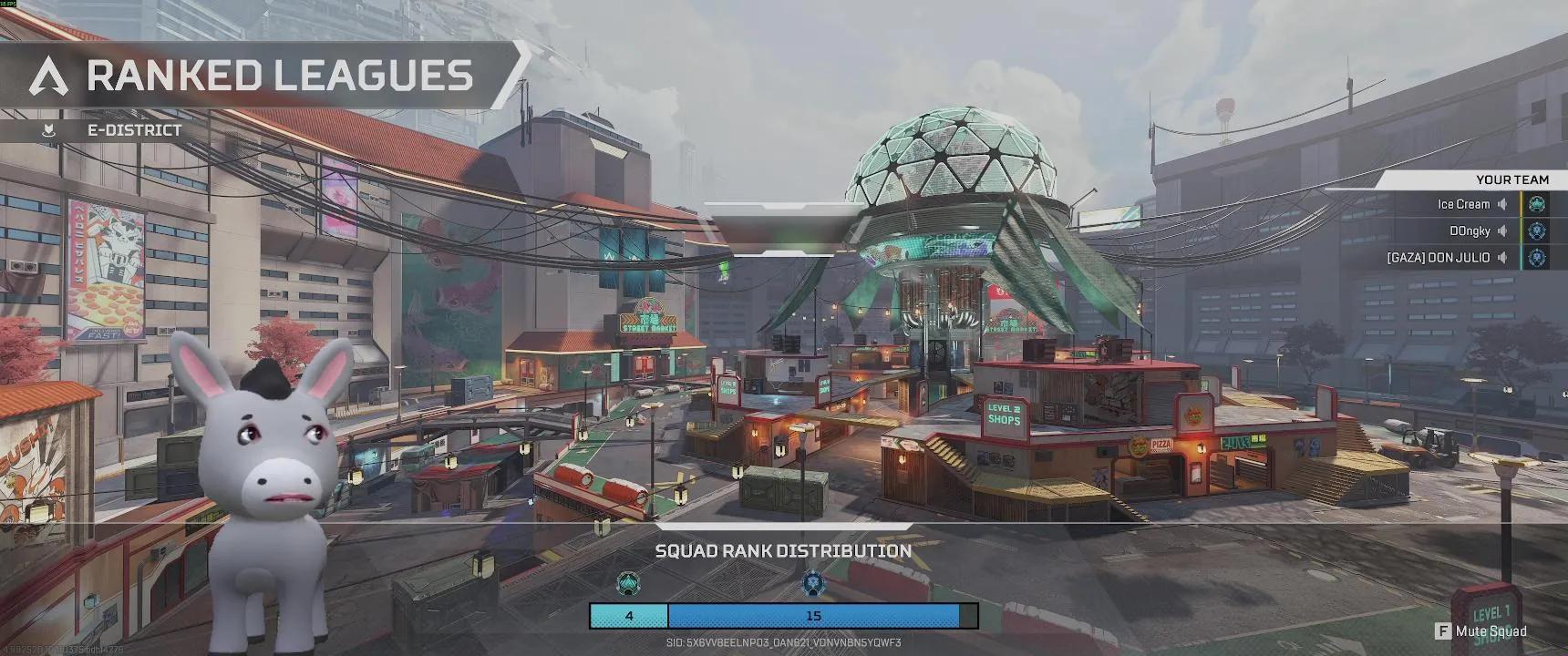This screenshot has width=1568, height=656.
Task: Mute Ice Cream's voice chat speaker
Action: pos(1503,204)
